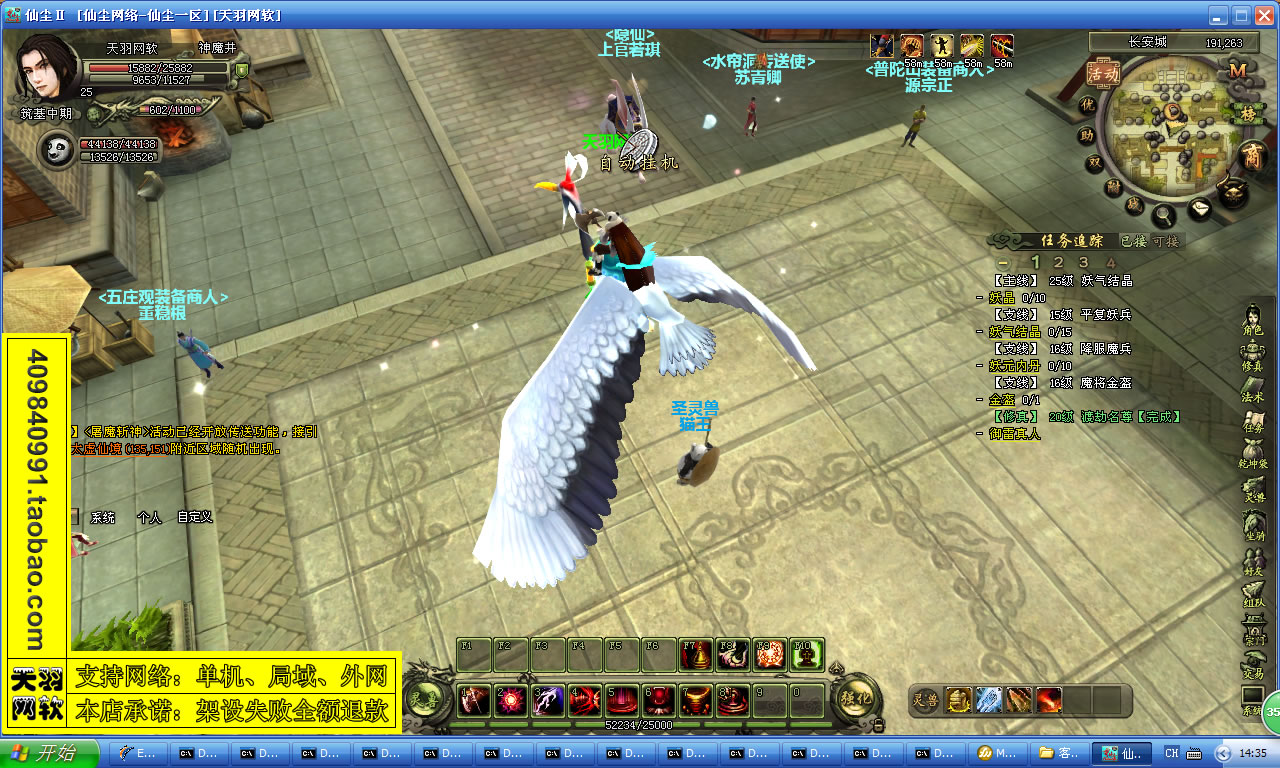Screen dimensions: 1280x768
Task: Open the 榜 ranking button
Action: (1247, 113)
